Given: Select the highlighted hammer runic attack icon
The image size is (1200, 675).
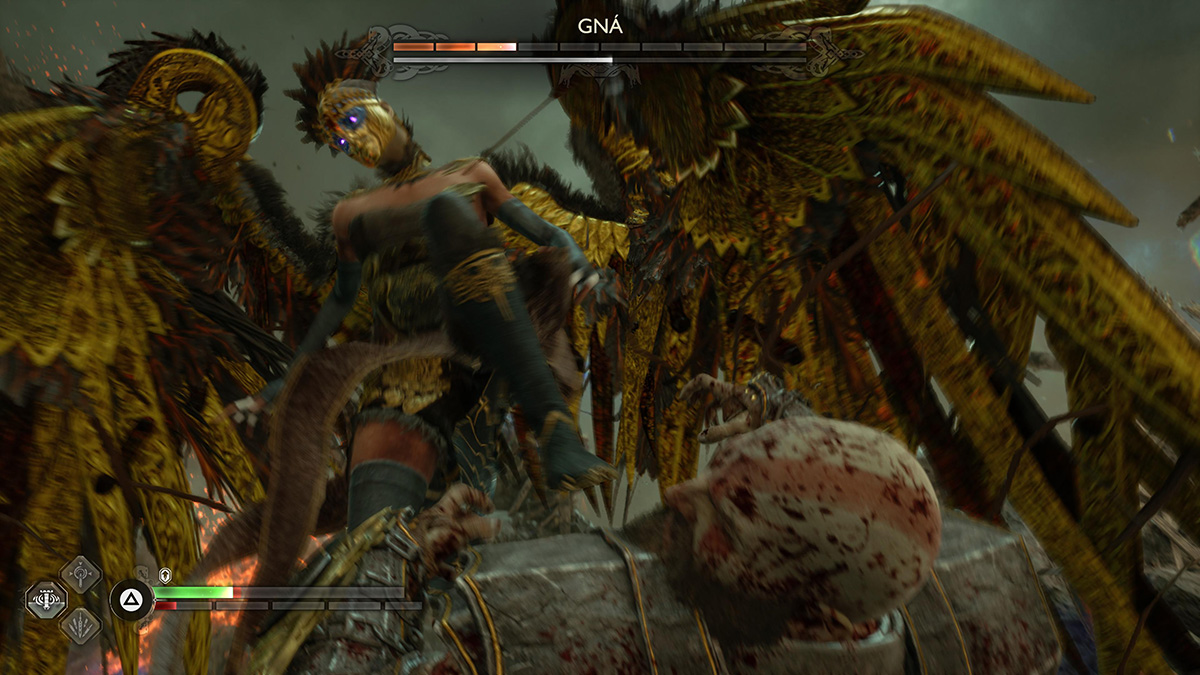Looking at the screenshot, I should pyautogui.click(x=46, y=600).
